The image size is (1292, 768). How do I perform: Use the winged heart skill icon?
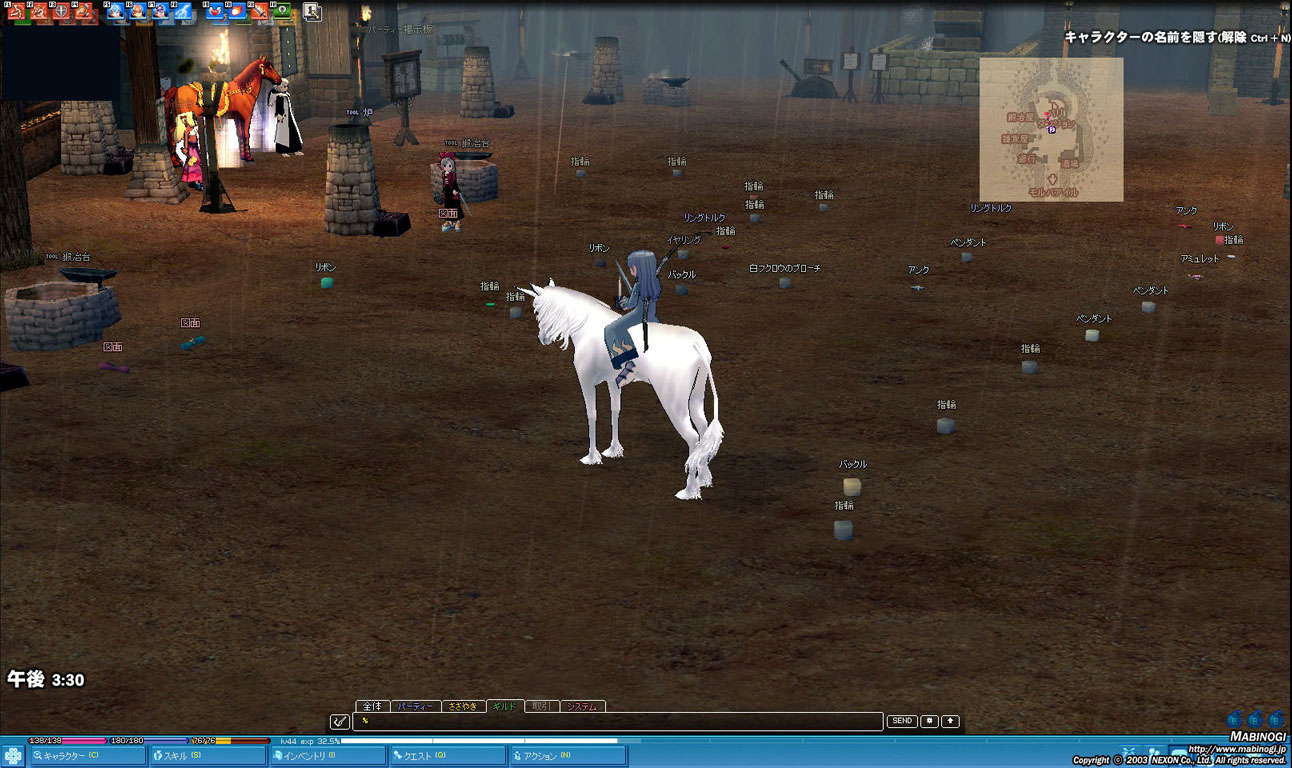[214, 12]
